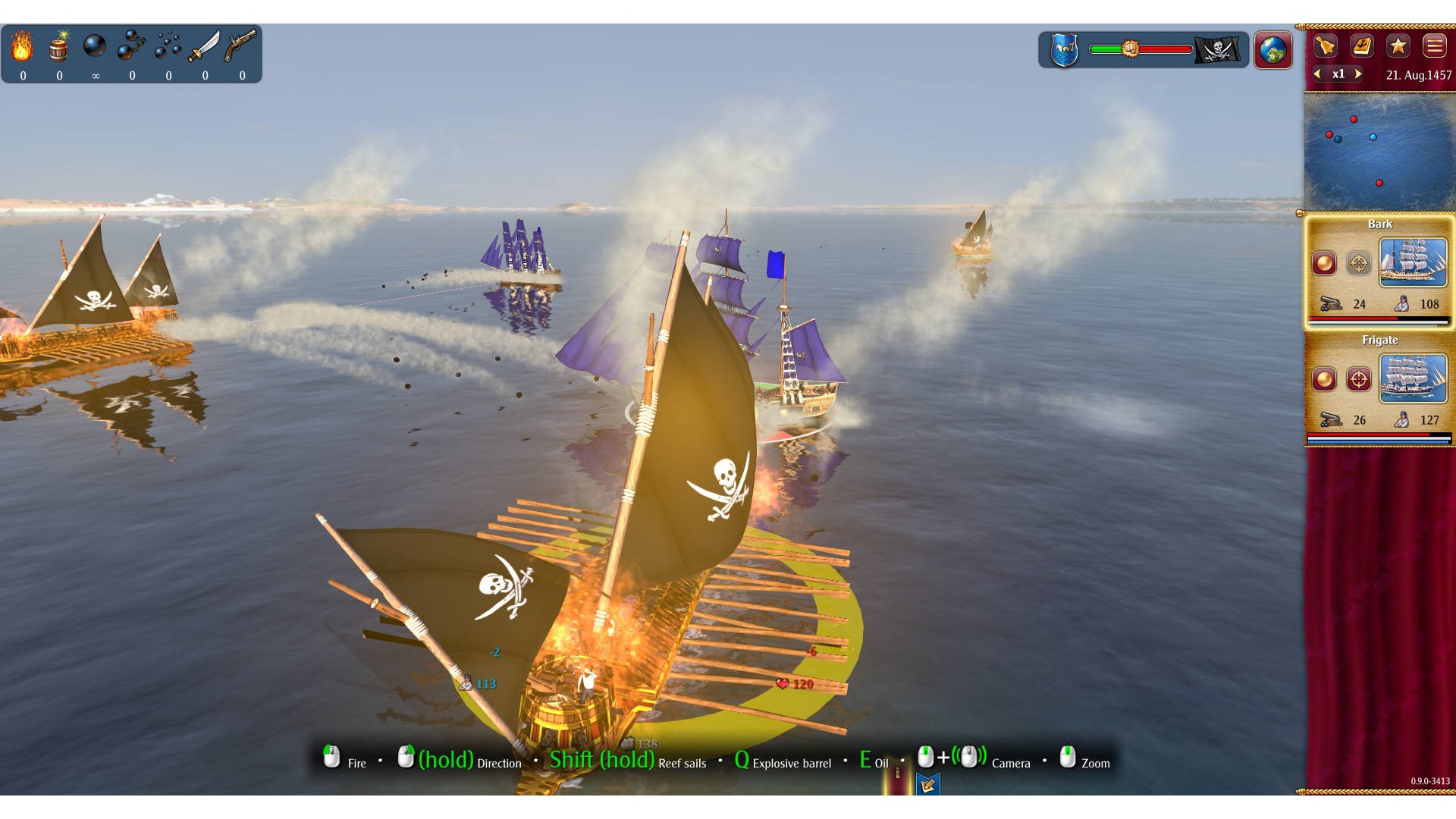This screenshot has height=819, width=1456.
Task: Open the anchor logbook button
Action: 1362,46
